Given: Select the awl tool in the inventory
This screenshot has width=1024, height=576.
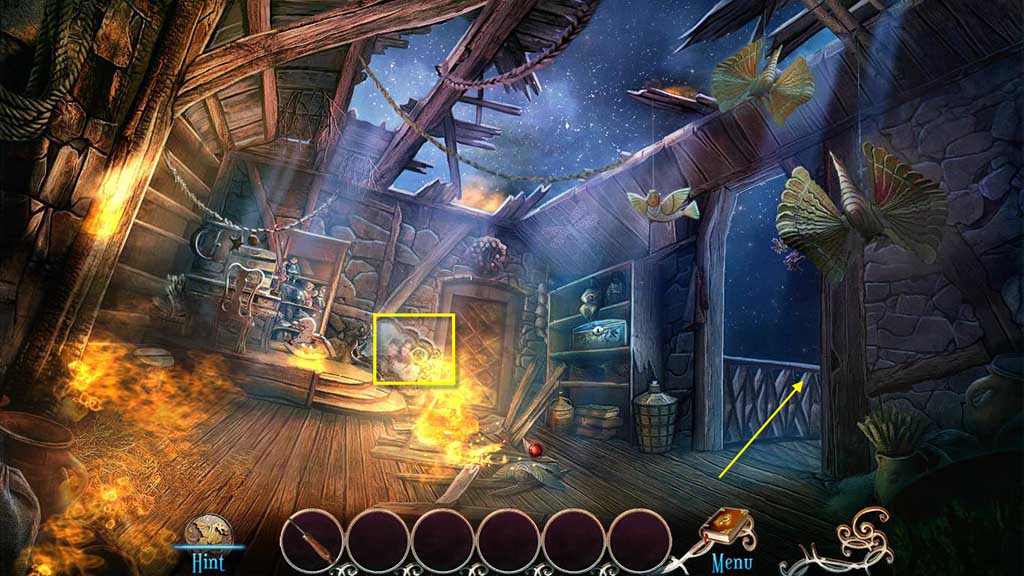Looking at the screenshot, I should 312,541.
